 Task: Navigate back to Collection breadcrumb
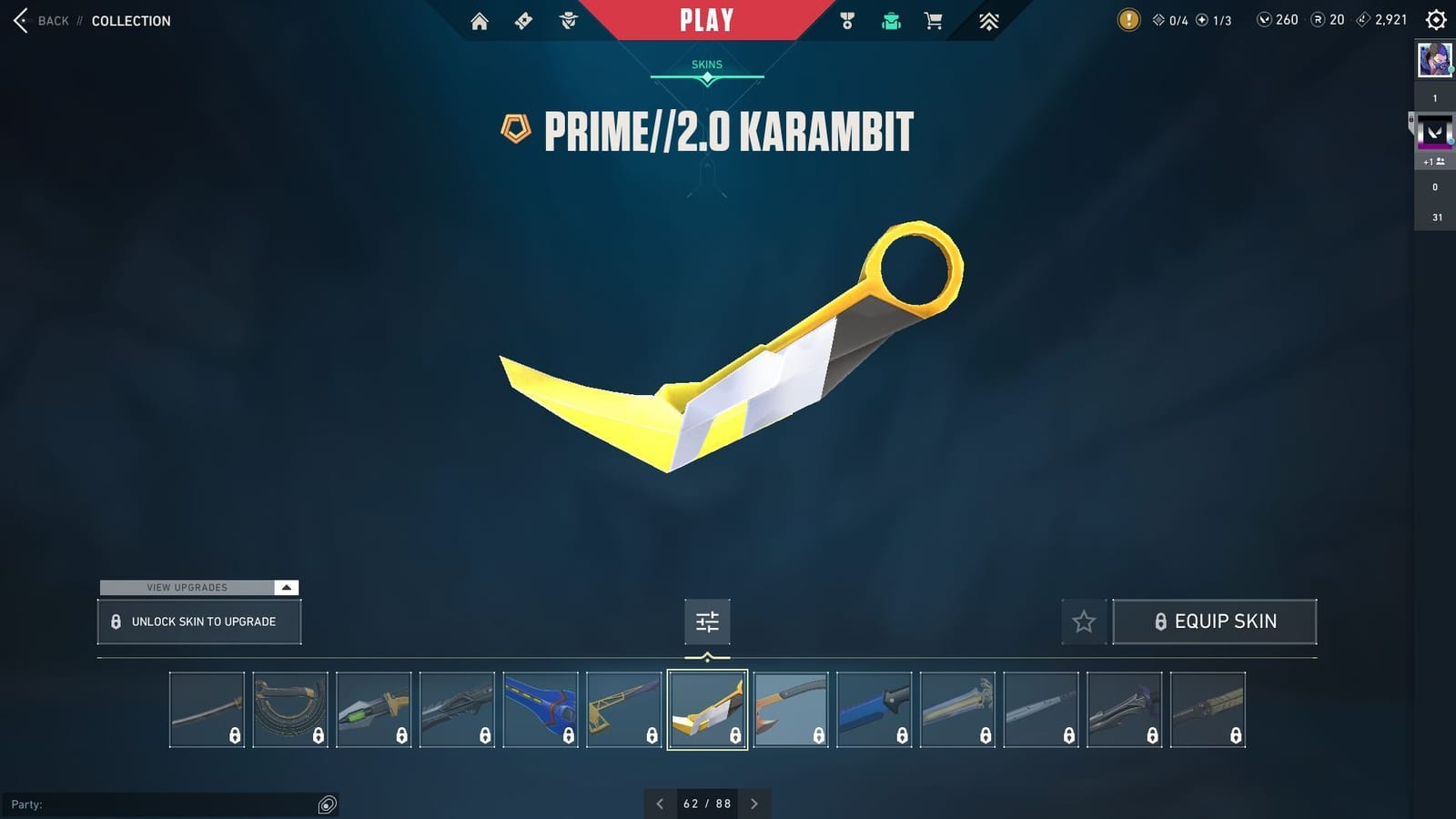pos(130,20)
